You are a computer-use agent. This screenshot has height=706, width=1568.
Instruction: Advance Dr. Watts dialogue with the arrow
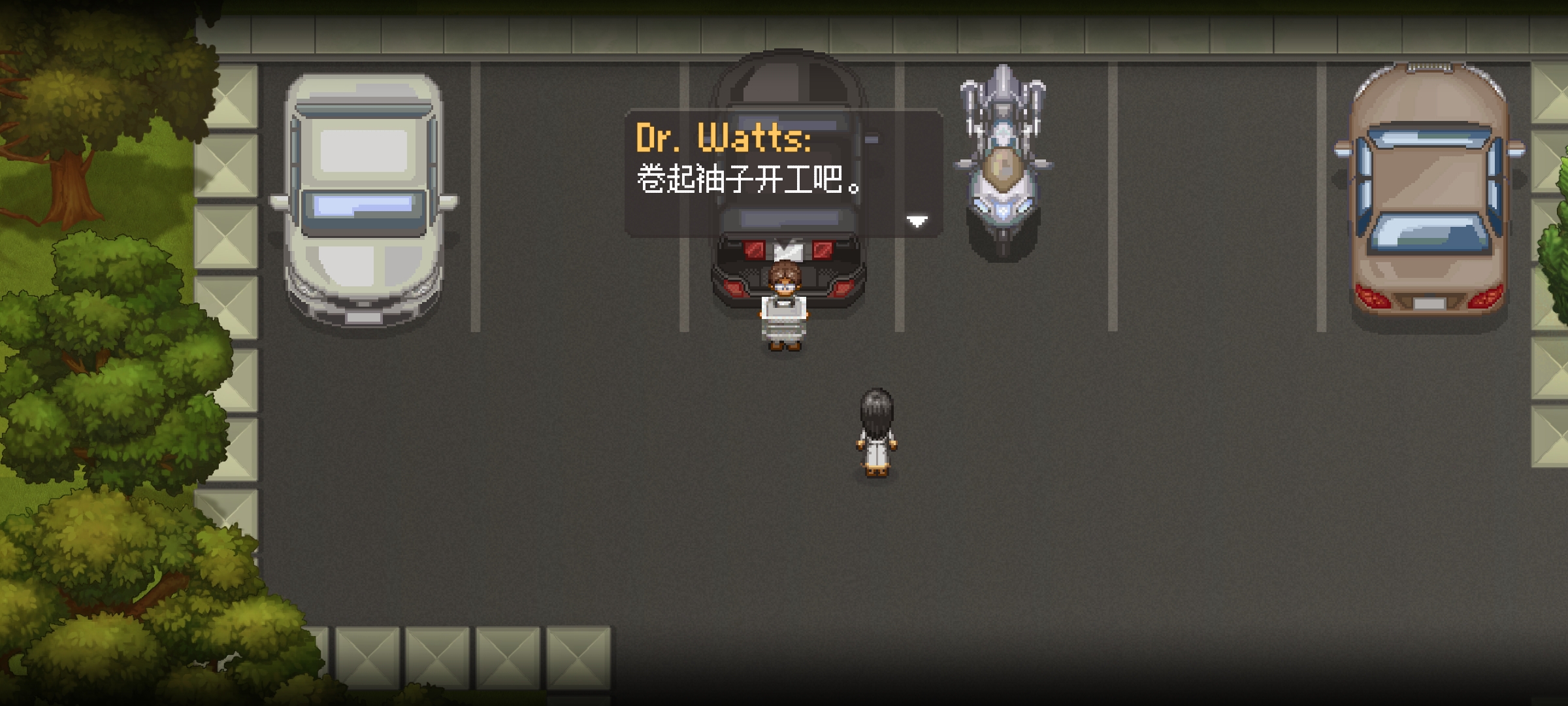917,222
